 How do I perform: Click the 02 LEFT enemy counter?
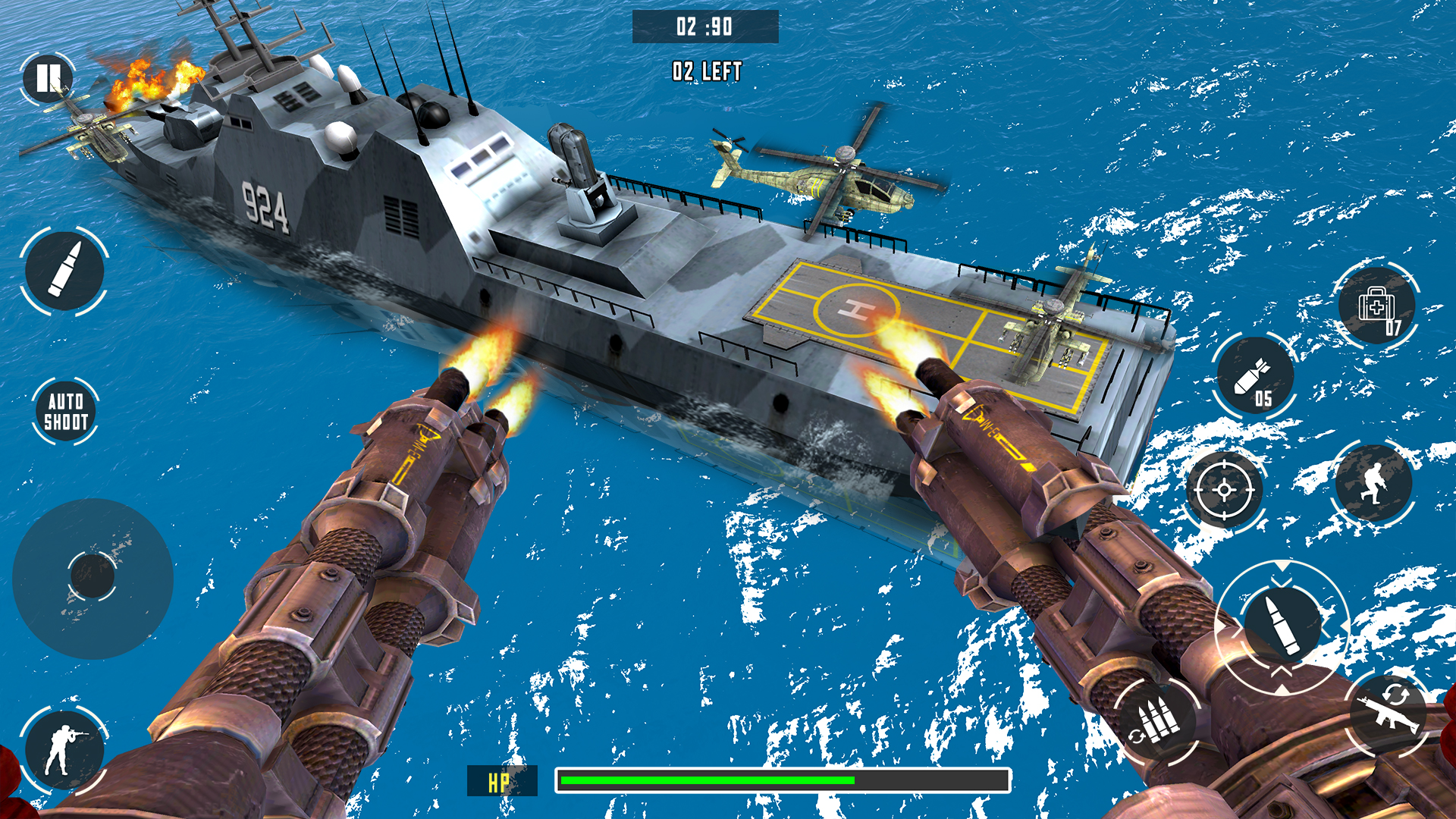coord(705,72)
